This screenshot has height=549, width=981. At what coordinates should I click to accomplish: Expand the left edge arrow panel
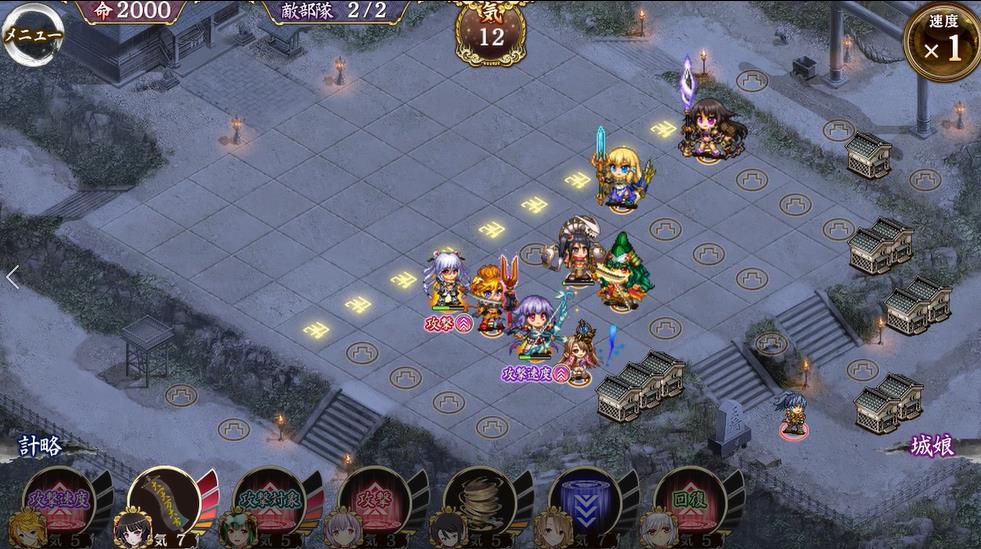tap(12, 277)
